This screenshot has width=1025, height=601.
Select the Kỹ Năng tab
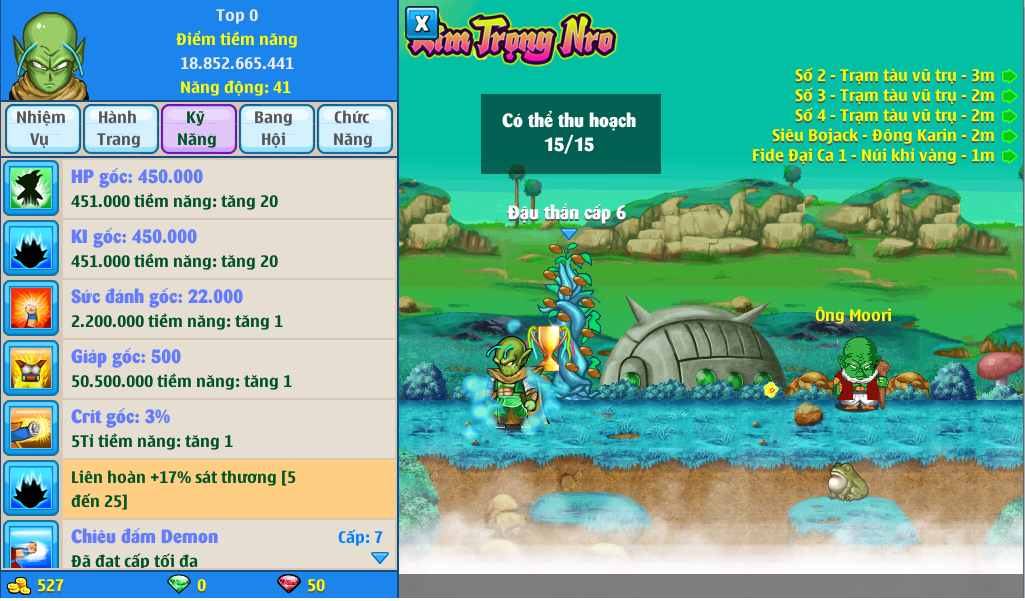(x=197, y=129)
